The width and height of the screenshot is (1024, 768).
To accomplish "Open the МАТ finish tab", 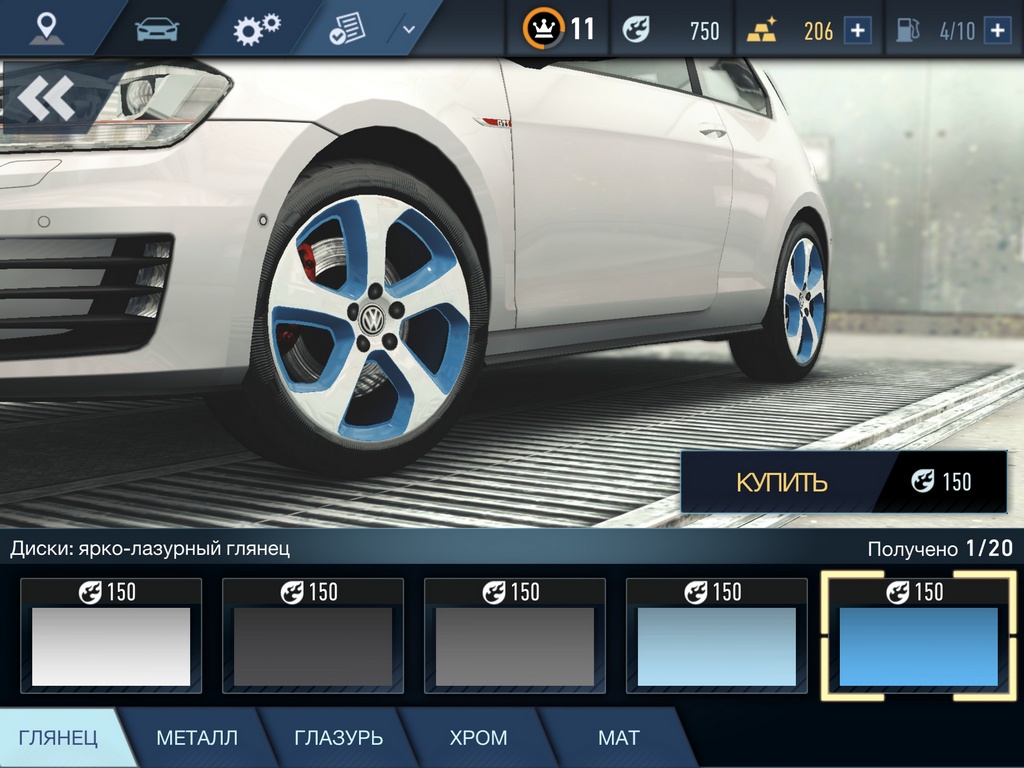I will pos(618,738).
